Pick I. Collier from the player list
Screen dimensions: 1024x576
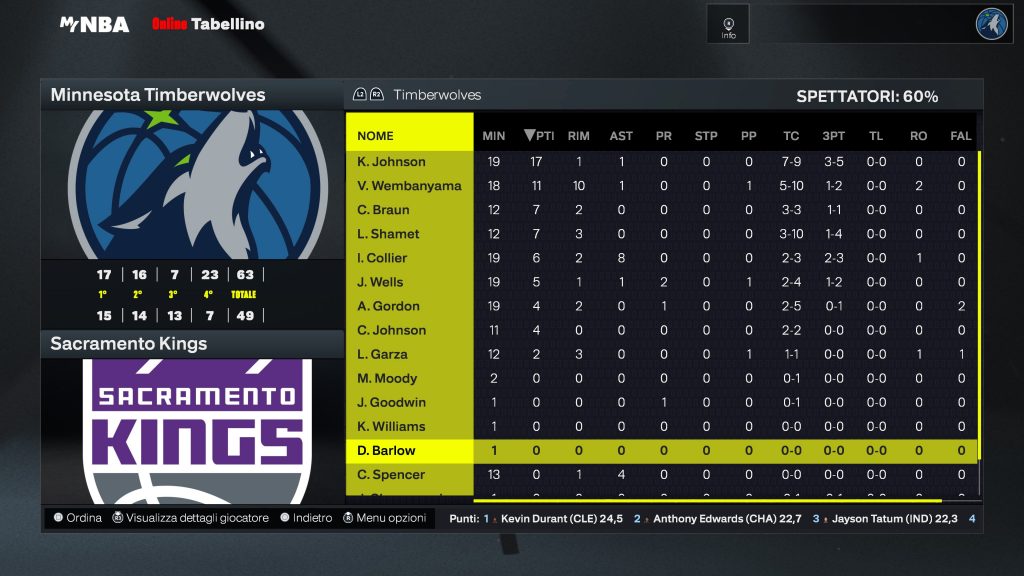pyautogui.click(x=382, y=258)
